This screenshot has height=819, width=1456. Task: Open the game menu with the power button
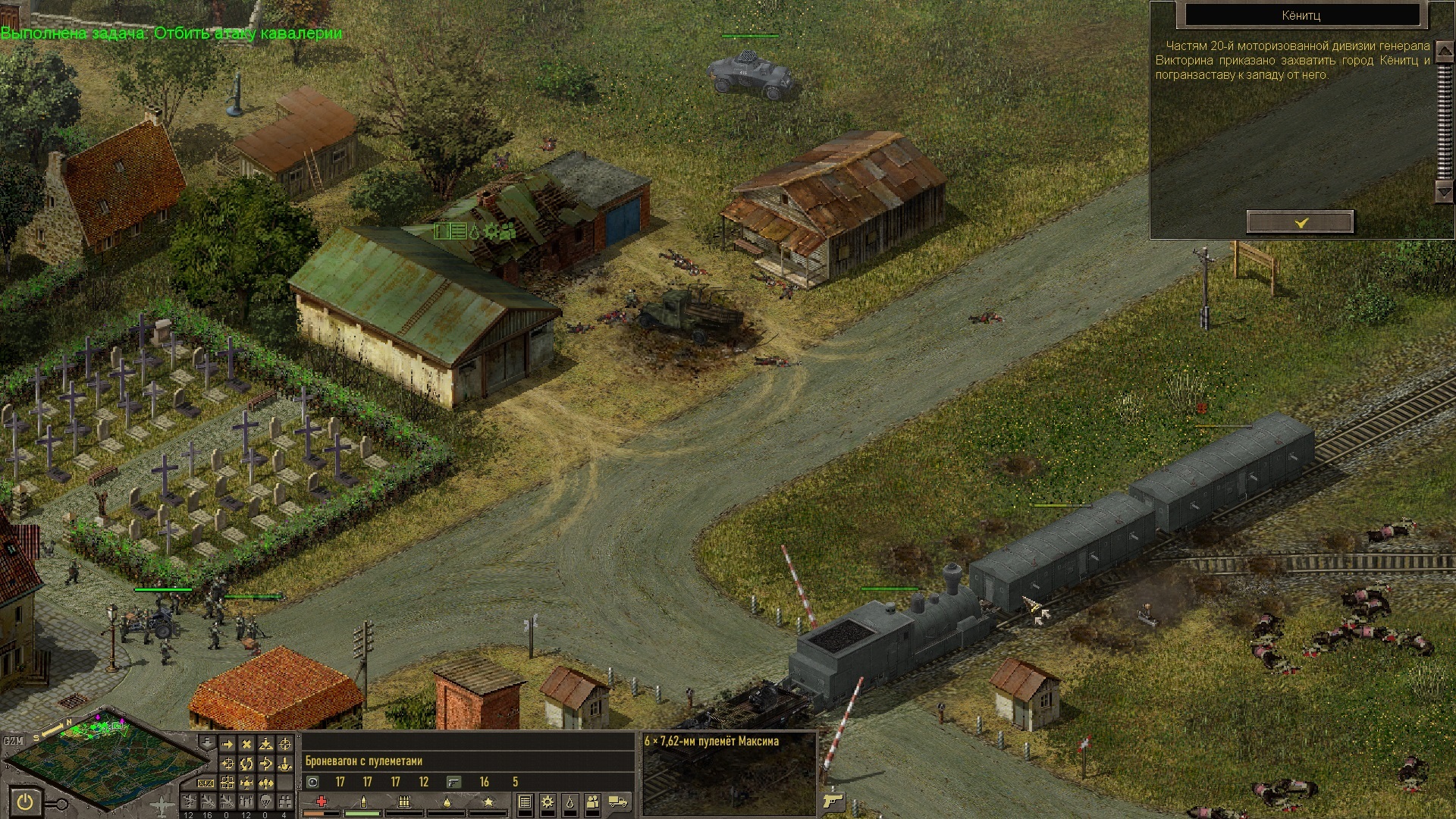[x=26, y=802]
